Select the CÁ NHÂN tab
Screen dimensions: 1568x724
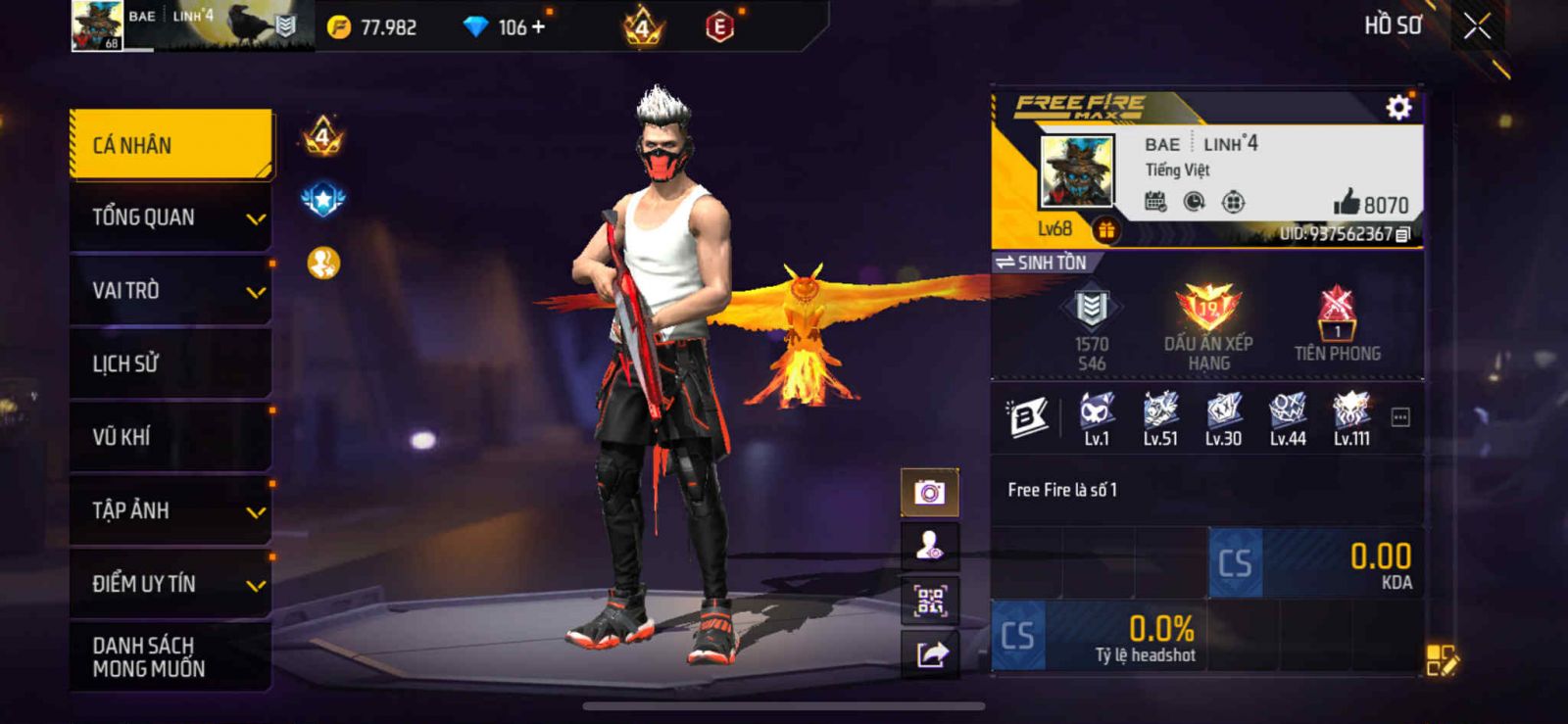(x=171, y=145)
